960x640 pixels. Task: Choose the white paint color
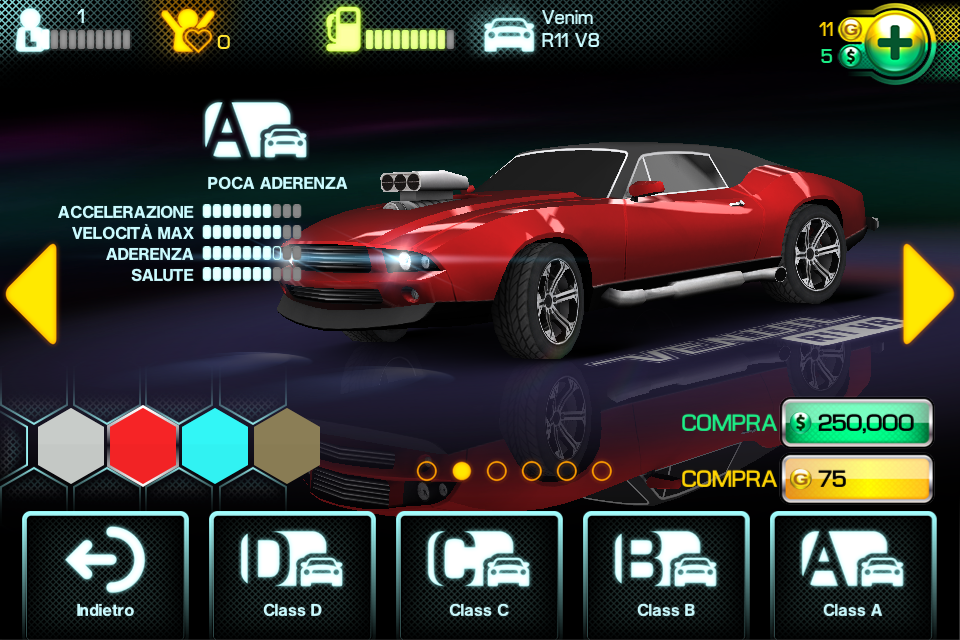71,446
